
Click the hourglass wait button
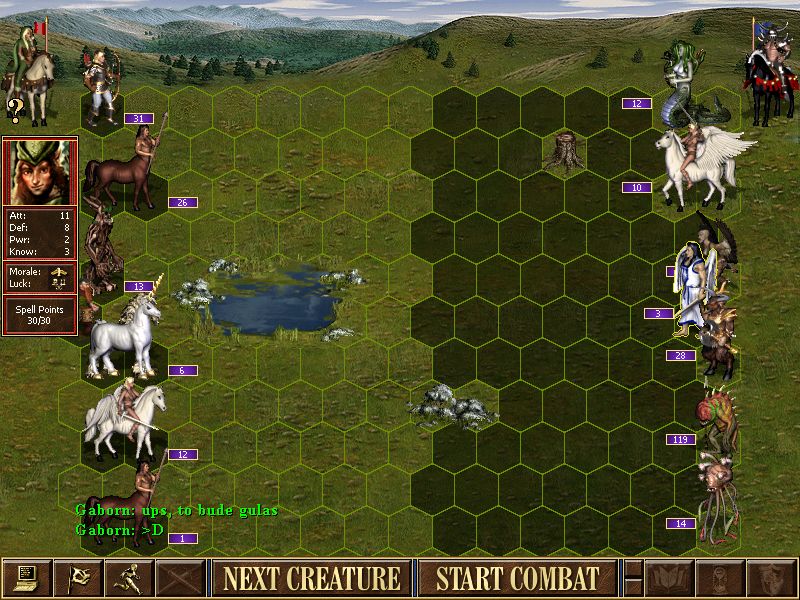tap(718, 578)
